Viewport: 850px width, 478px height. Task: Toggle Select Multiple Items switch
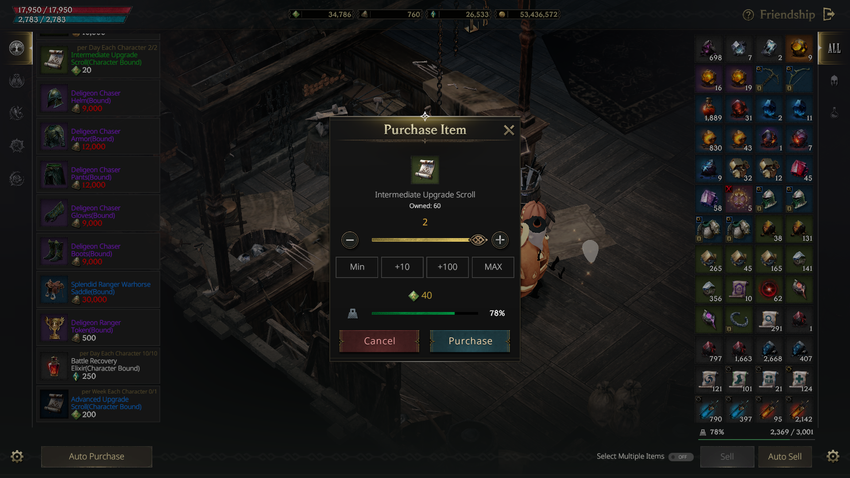[681, 457]
